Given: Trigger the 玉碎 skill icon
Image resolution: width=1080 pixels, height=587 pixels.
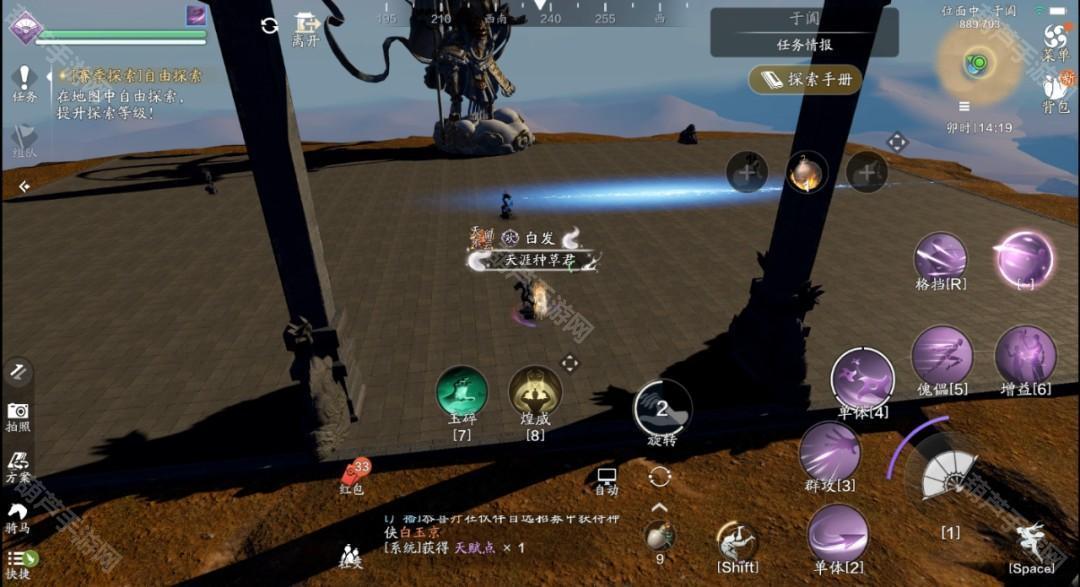Looking at the screenshot, I should [462, 392].
